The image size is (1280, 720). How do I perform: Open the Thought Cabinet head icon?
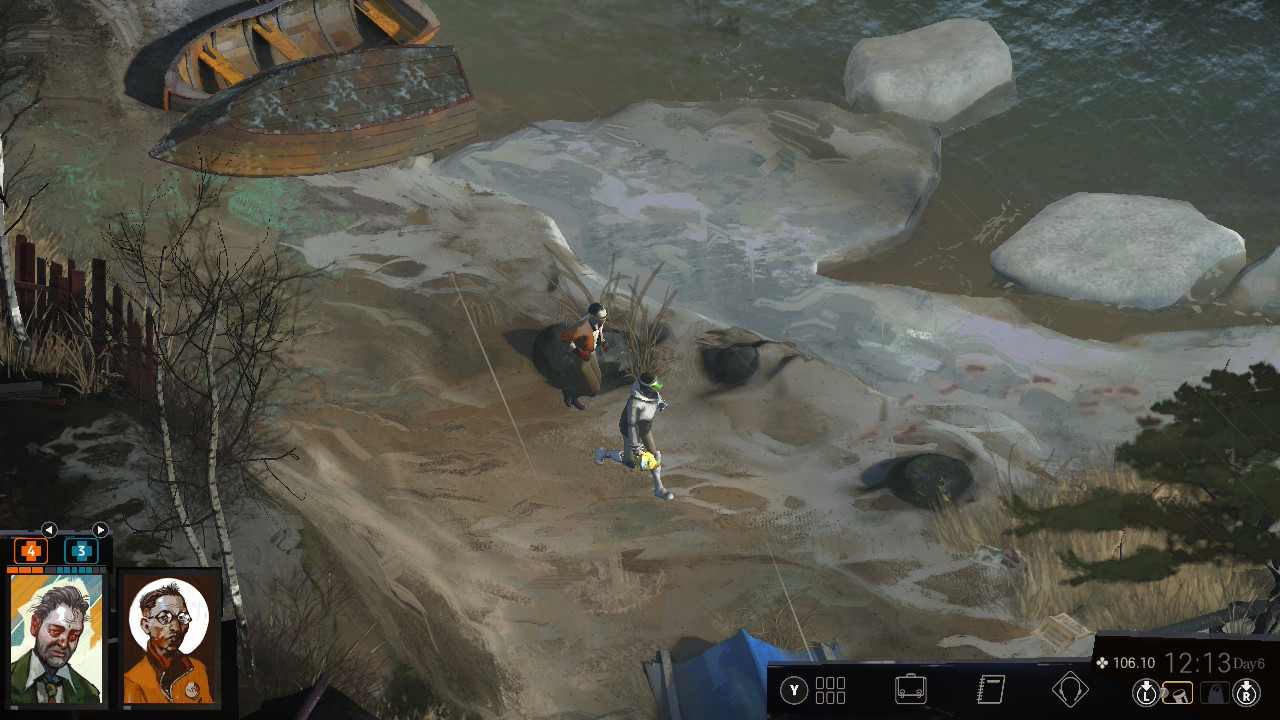pyautogui.click(x=1070, y=689)
